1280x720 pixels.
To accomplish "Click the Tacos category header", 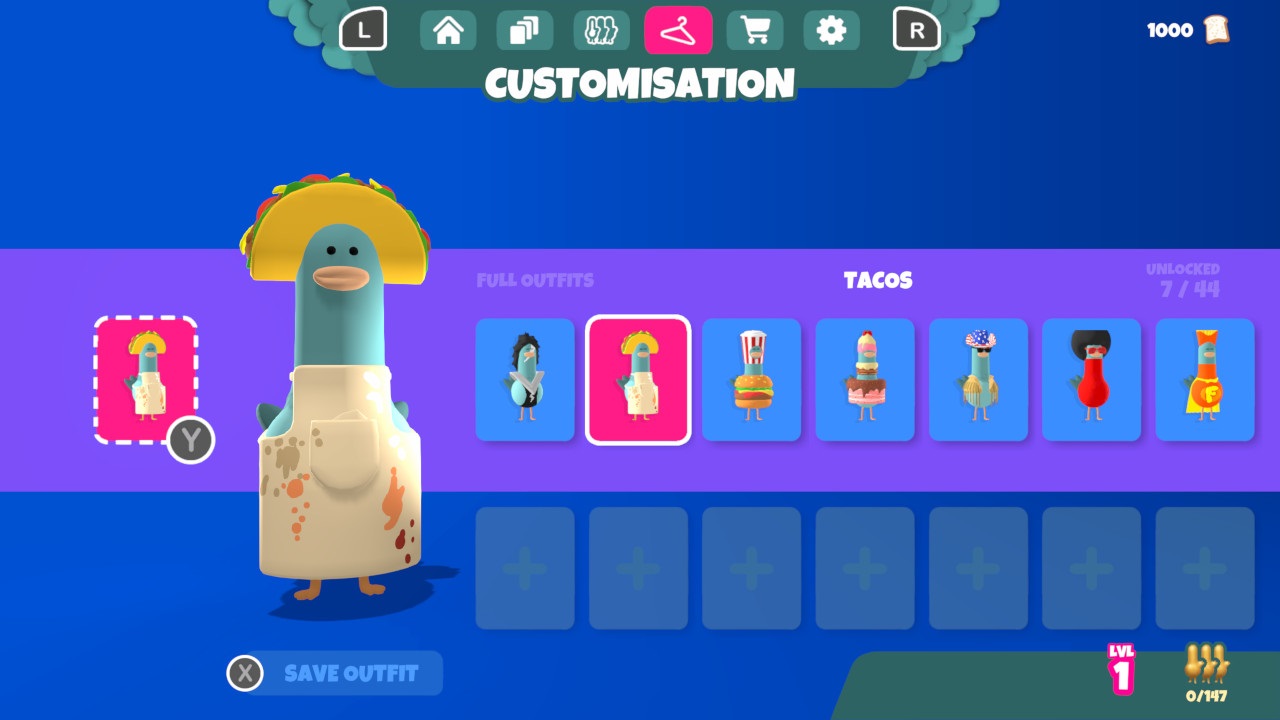I will pos(879,280).
